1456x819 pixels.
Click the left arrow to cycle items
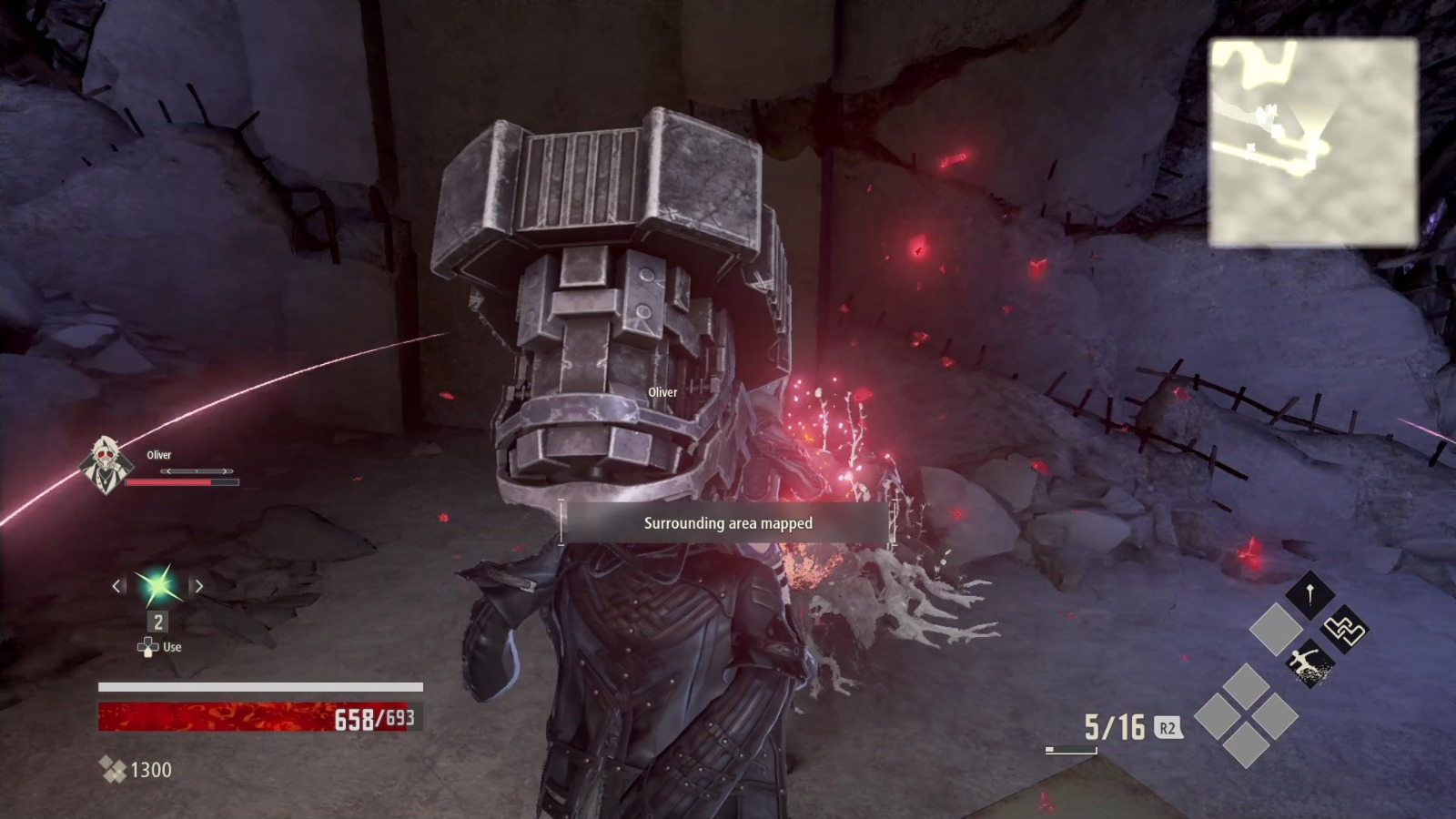click(x=116, y=586)
